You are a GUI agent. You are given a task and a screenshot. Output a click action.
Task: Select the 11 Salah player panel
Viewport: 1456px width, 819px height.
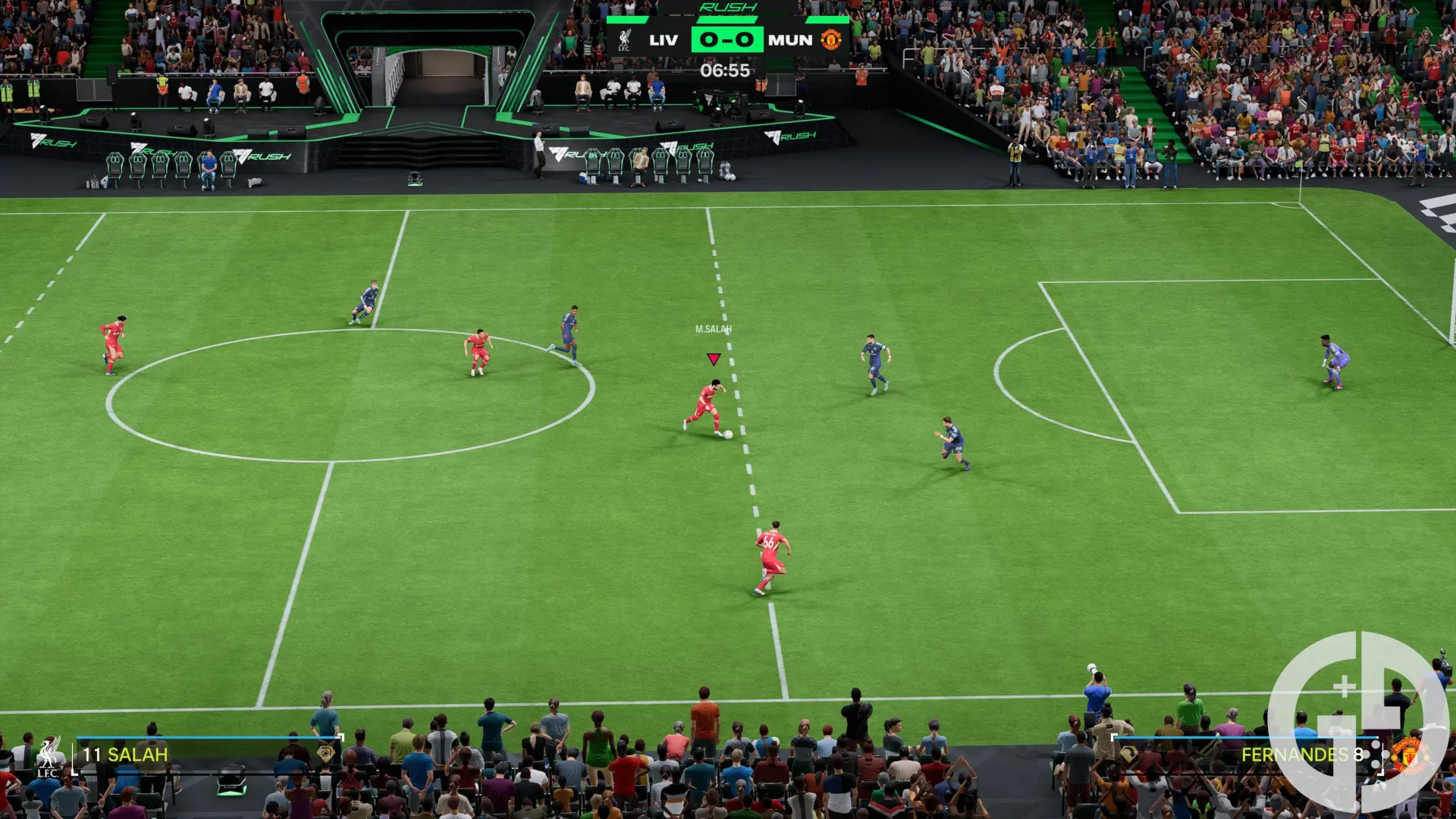(x=205, y=755)
